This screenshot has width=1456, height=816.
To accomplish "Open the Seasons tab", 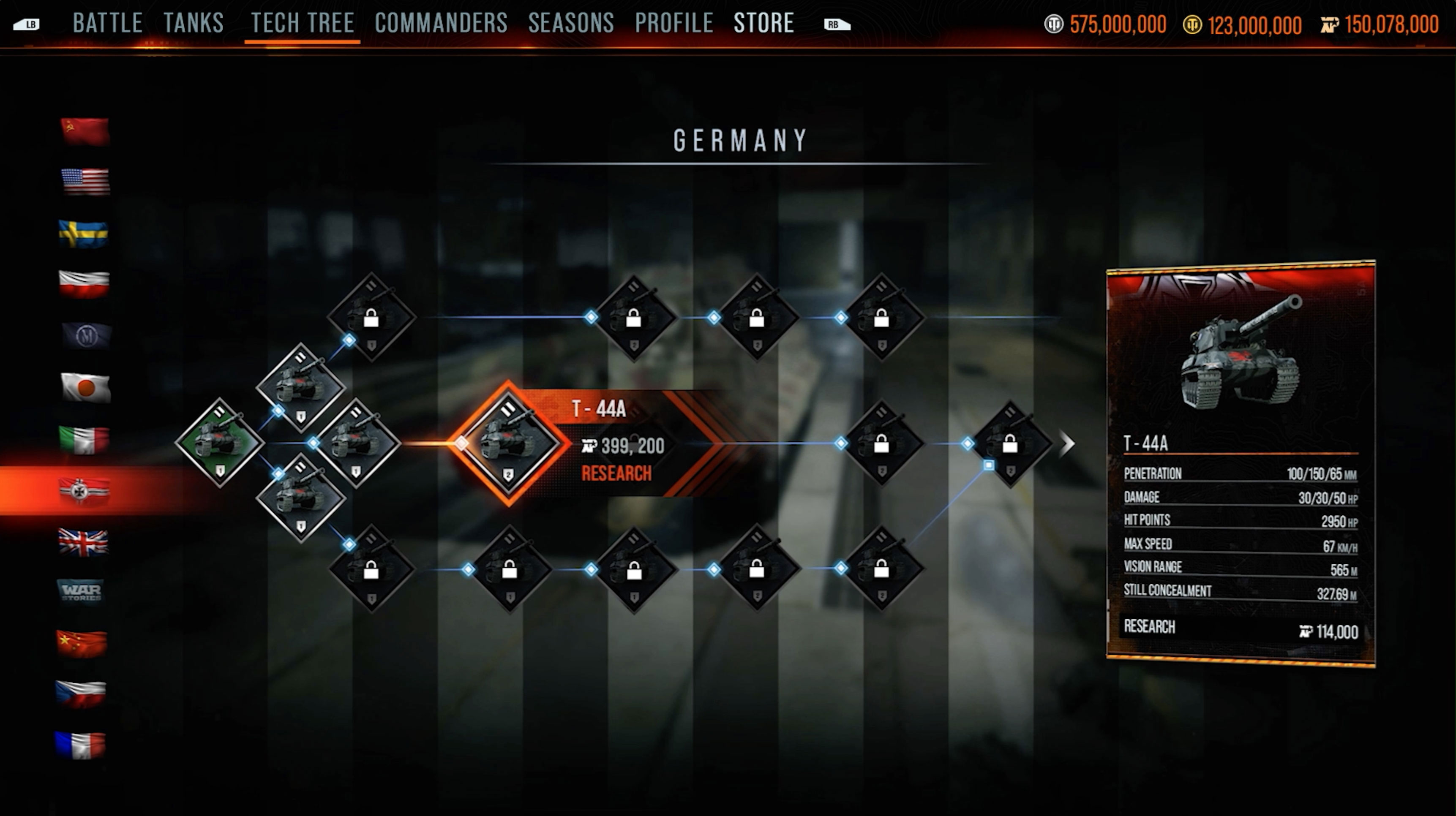I will click(571, 24).
